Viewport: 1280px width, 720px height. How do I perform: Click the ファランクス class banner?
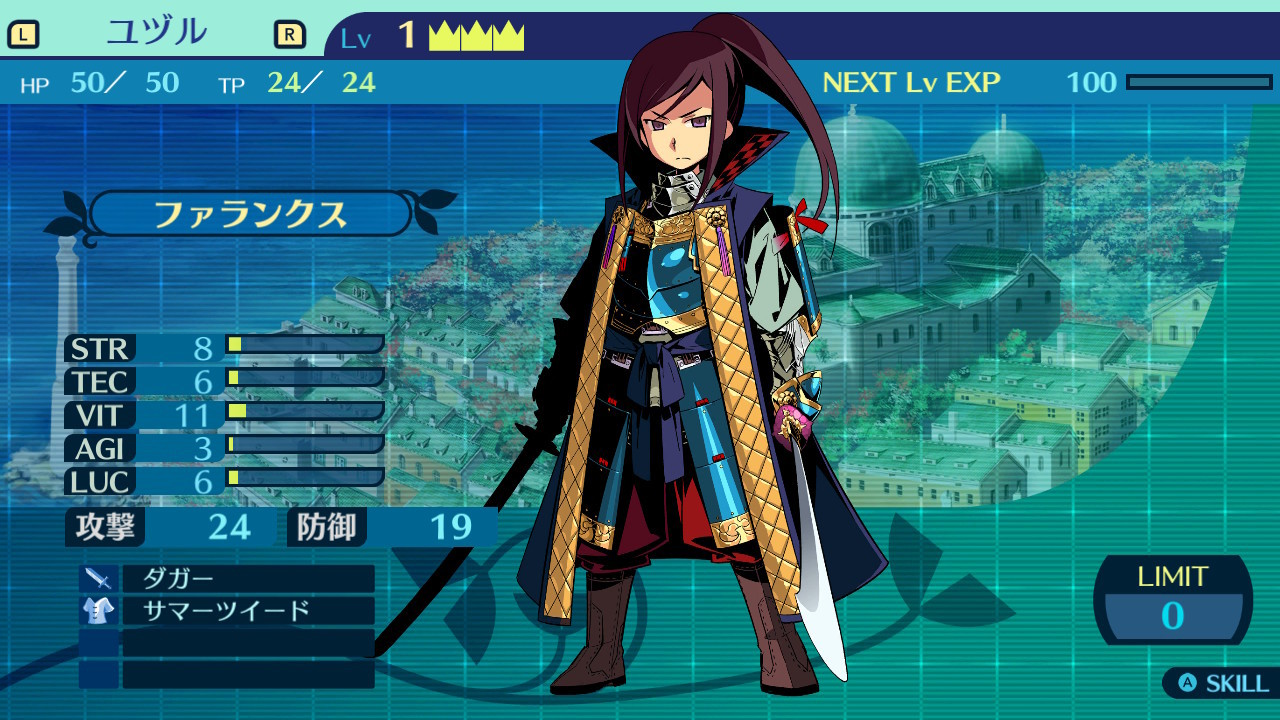250,214
